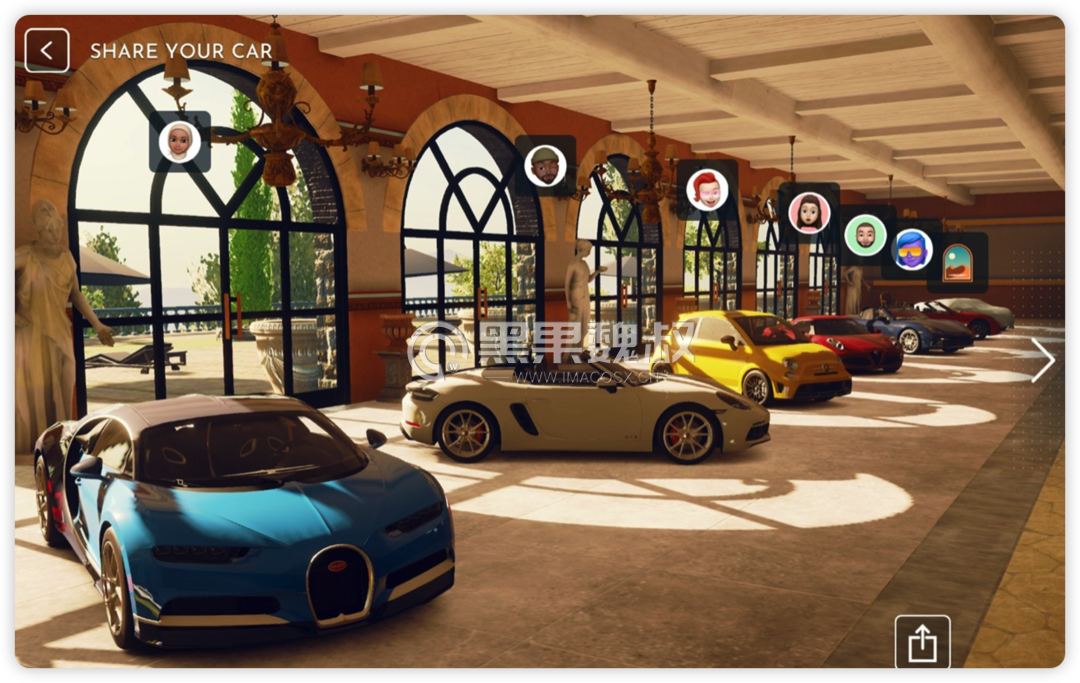
Task: Select the headscarf-wearing avatar icon
Action: [180, 141]
